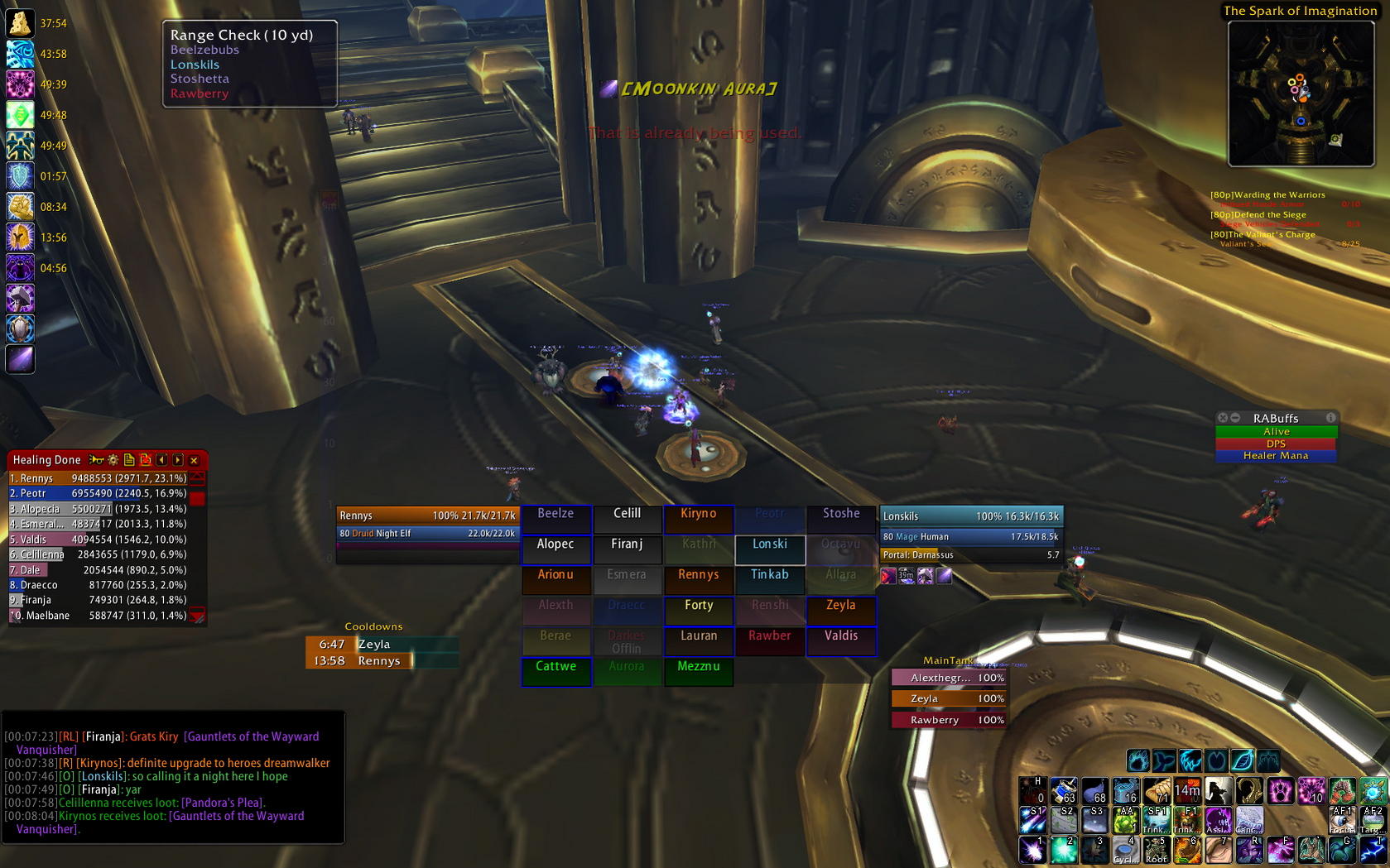Click the minimap
This screenshot has height=868, width=1390.
1300,94
